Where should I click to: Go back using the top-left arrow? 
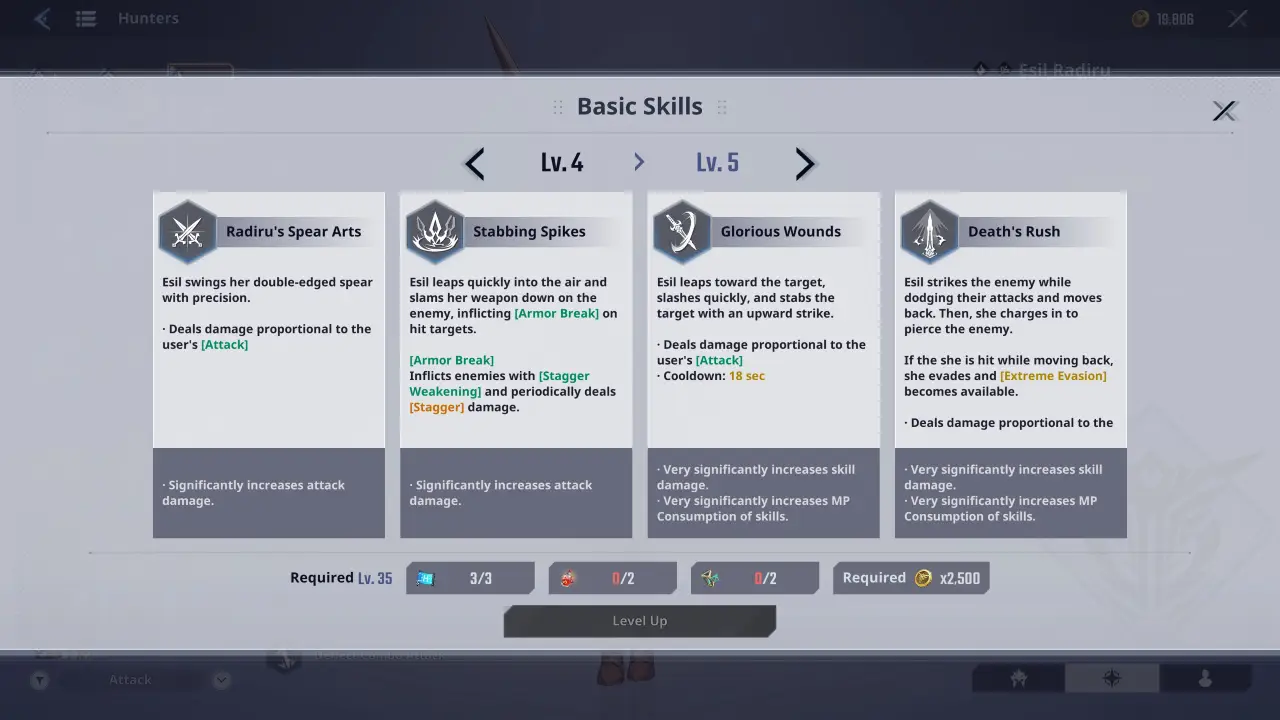click(x=41, y=18)
